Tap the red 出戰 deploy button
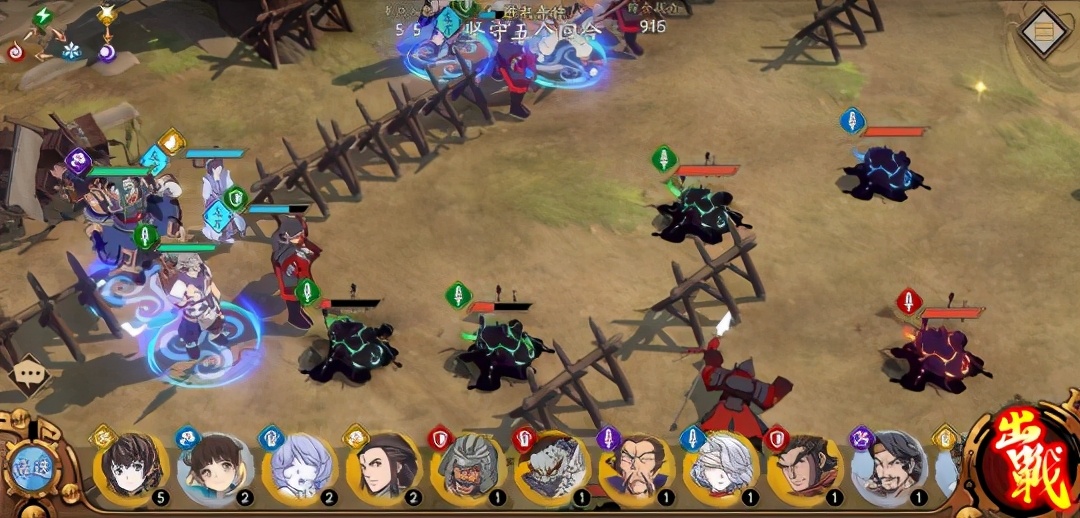The width and height of the screenshot is (1080, 518). pos(1026,466)
